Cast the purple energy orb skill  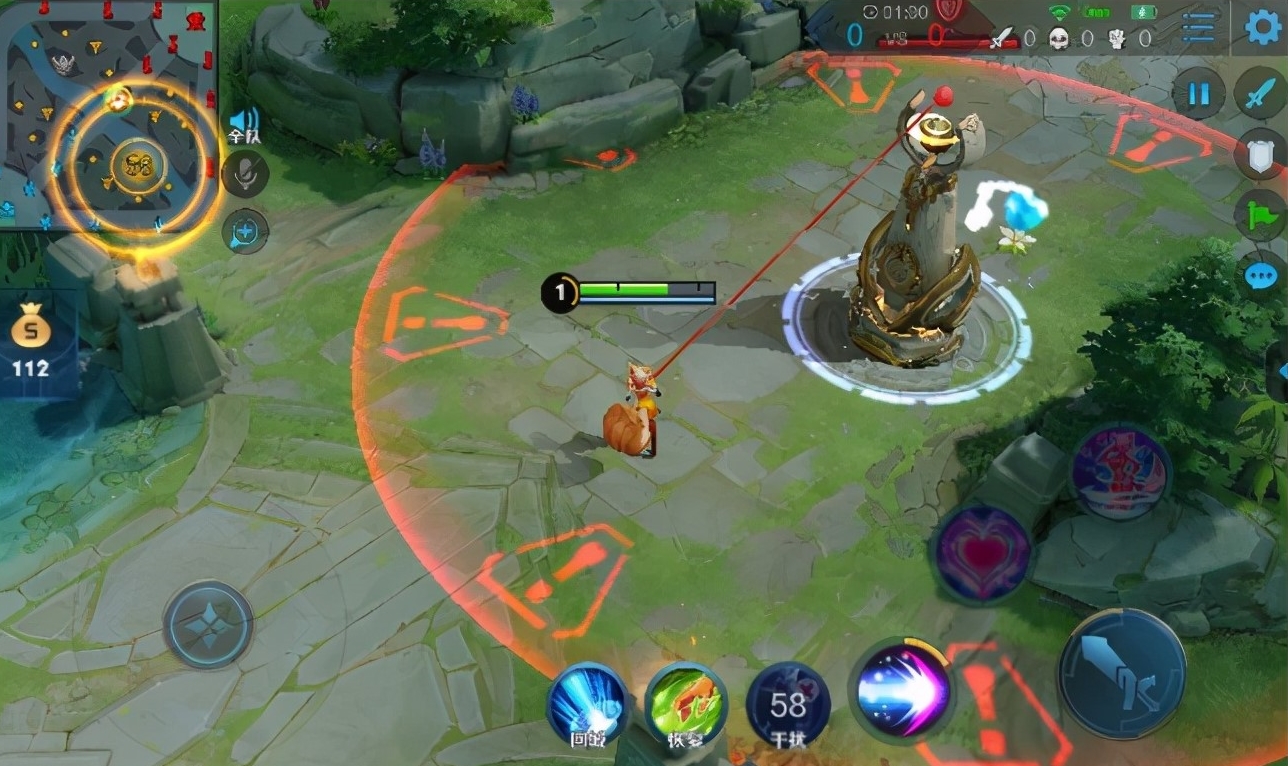click(x=901, y=691)
